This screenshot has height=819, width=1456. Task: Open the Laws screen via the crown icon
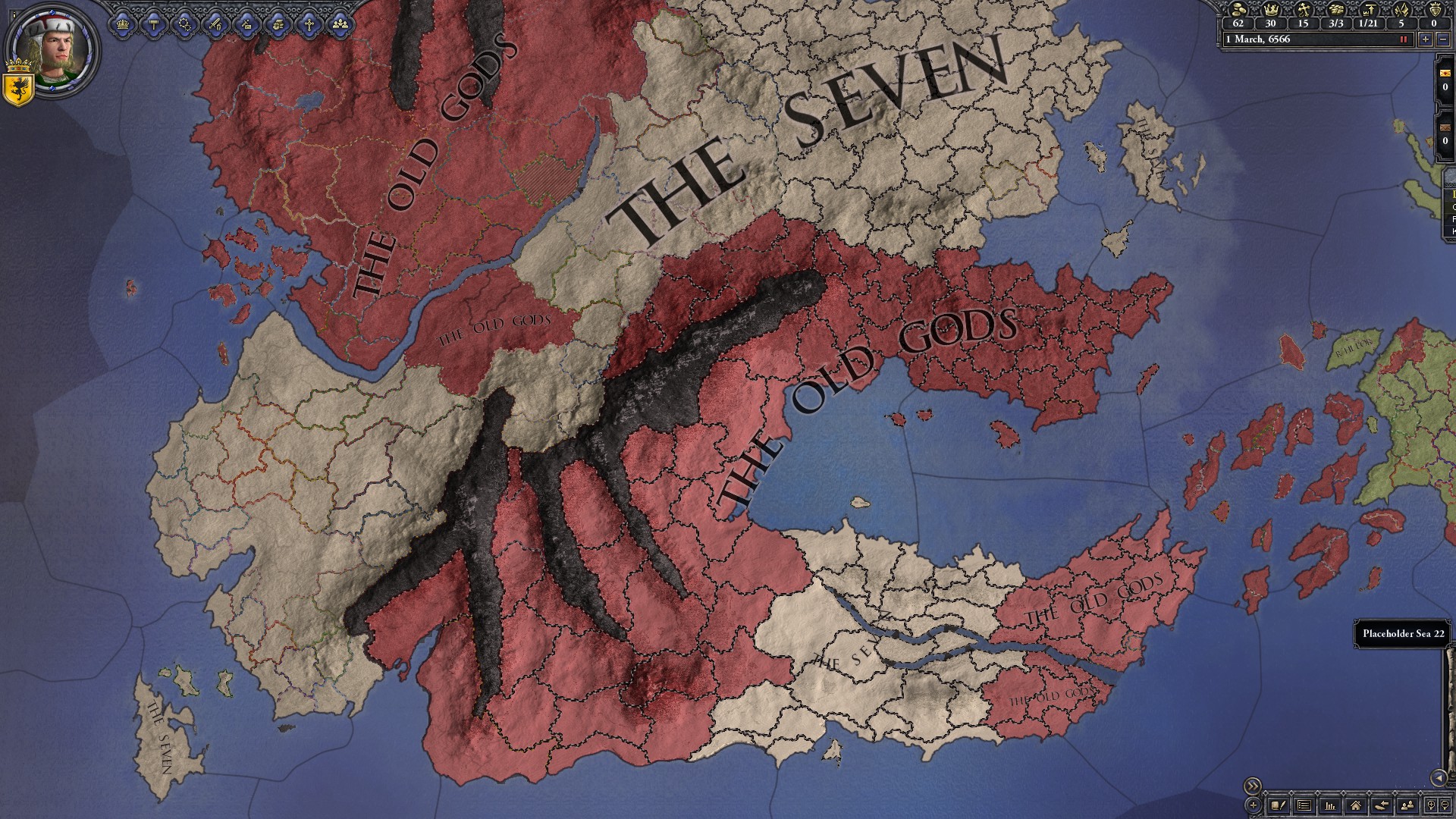point(123,24)
